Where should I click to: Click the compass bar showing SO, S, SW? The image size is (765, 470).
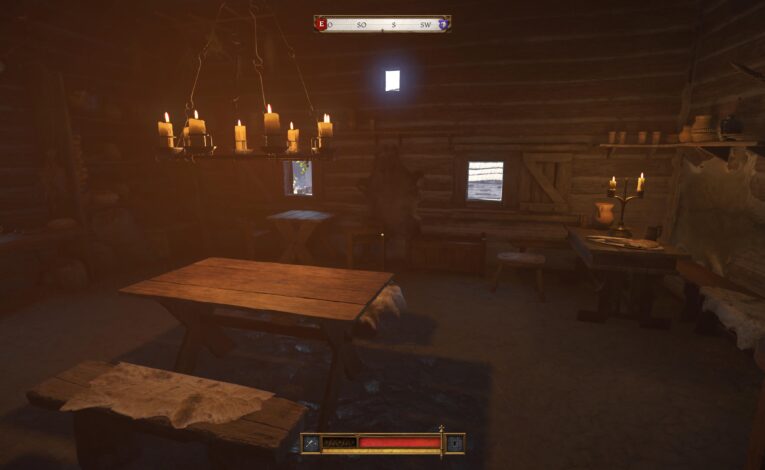click(x=382, y=23)
